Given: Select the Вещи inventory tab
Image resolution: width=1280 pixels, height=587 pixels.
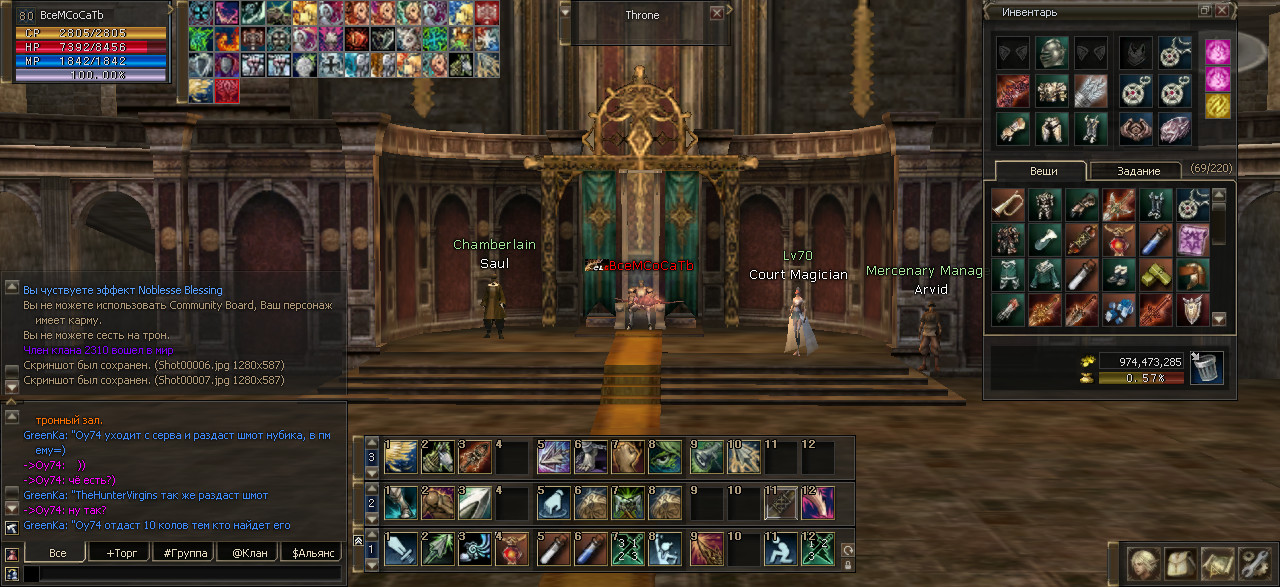Looking at the screenshot, I should [1043, 171].
